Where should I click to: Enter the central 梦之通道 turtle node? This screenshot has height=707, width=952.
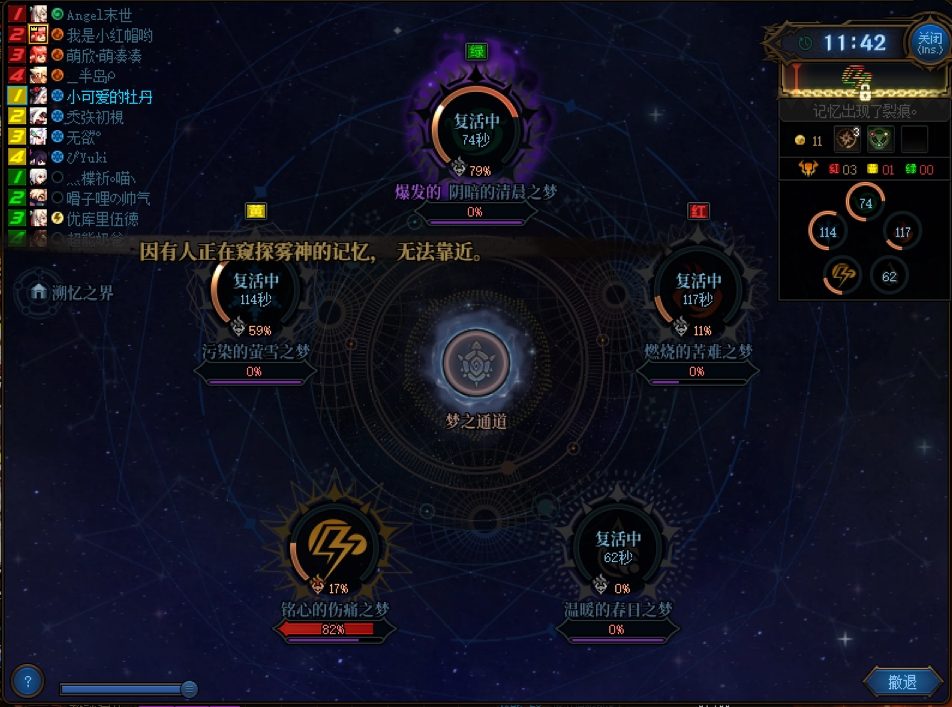(x=477, y=362)
